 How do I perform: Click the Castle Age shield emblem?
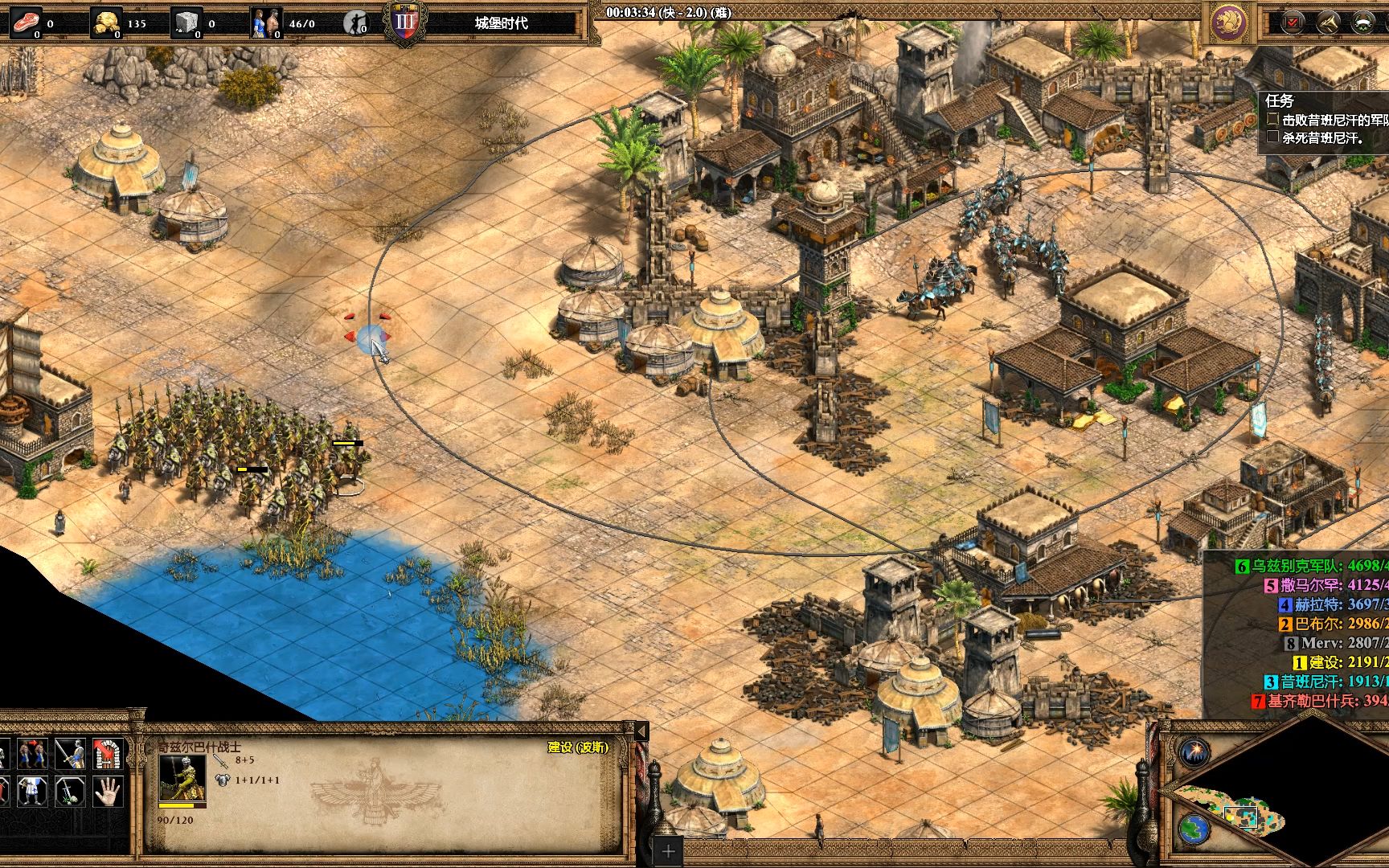pyautogui.click(x=406, y=23)
